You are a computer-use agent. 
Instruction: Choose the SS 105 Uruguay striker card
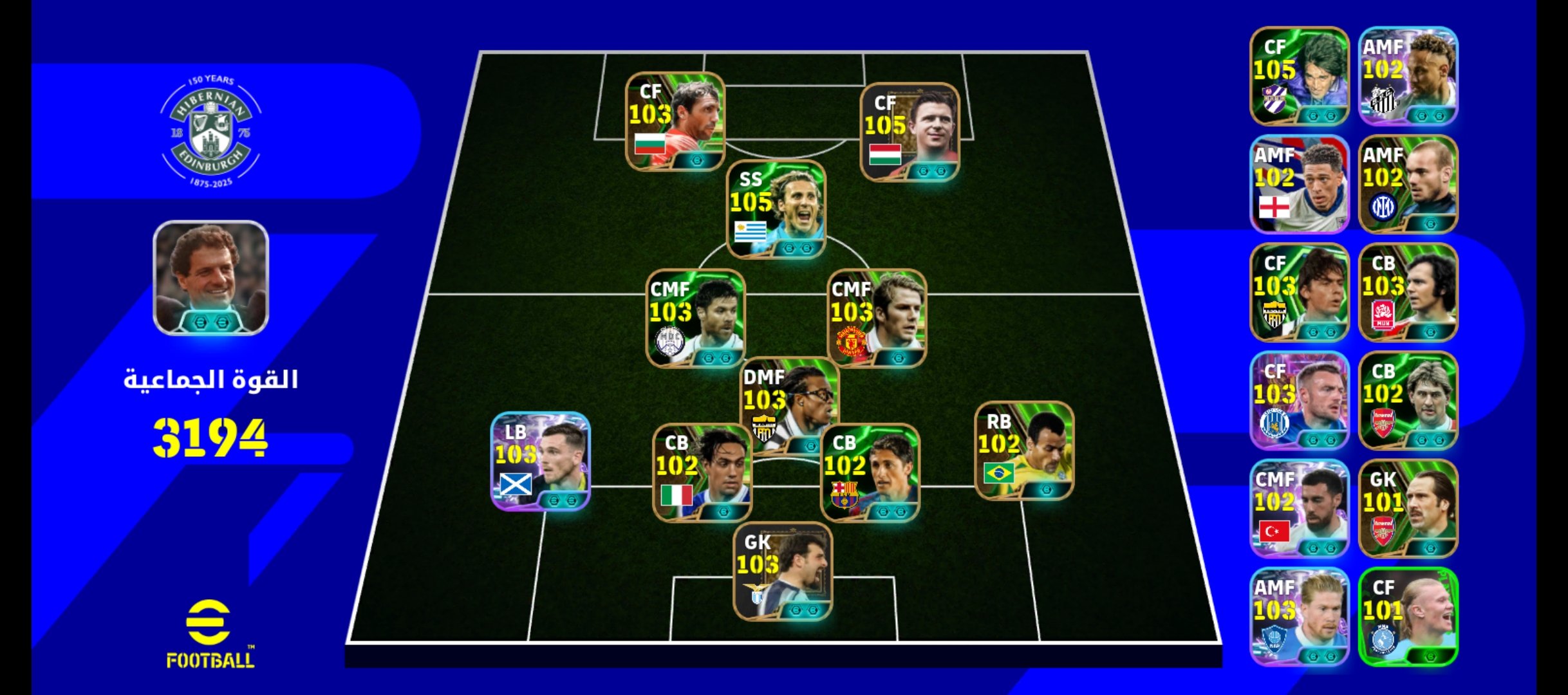tap(776, 210)
